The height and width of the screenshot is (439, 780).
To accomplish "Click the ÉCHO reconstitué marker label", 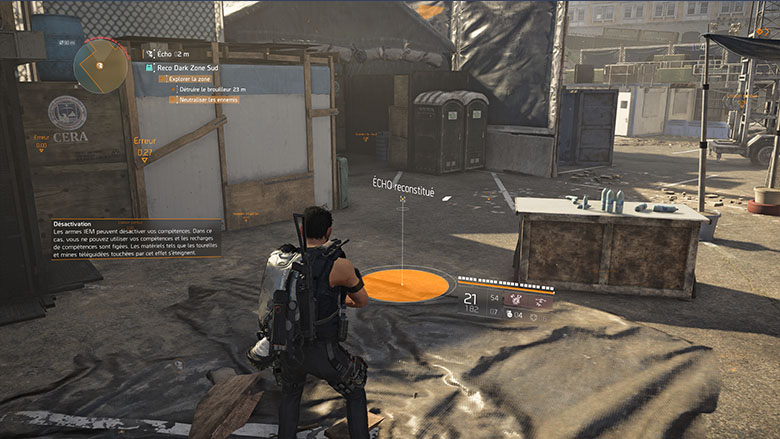I will coord(403,185).
